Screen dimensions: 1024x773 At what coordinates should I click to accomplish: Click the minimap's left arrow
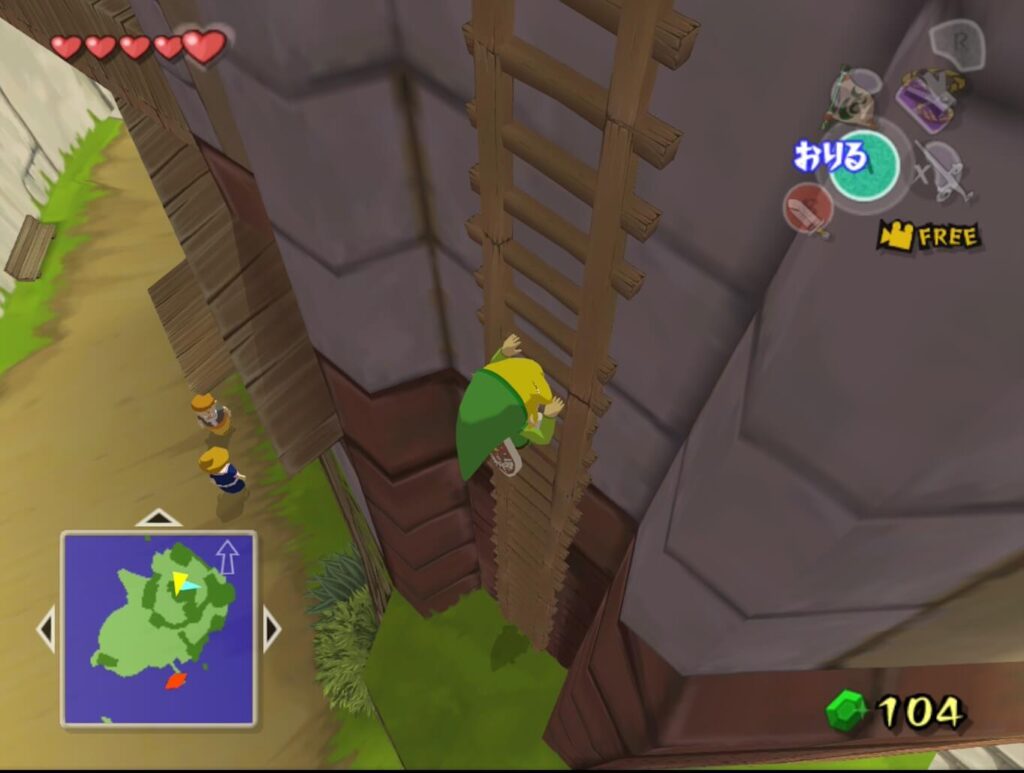tap(46, 629)
